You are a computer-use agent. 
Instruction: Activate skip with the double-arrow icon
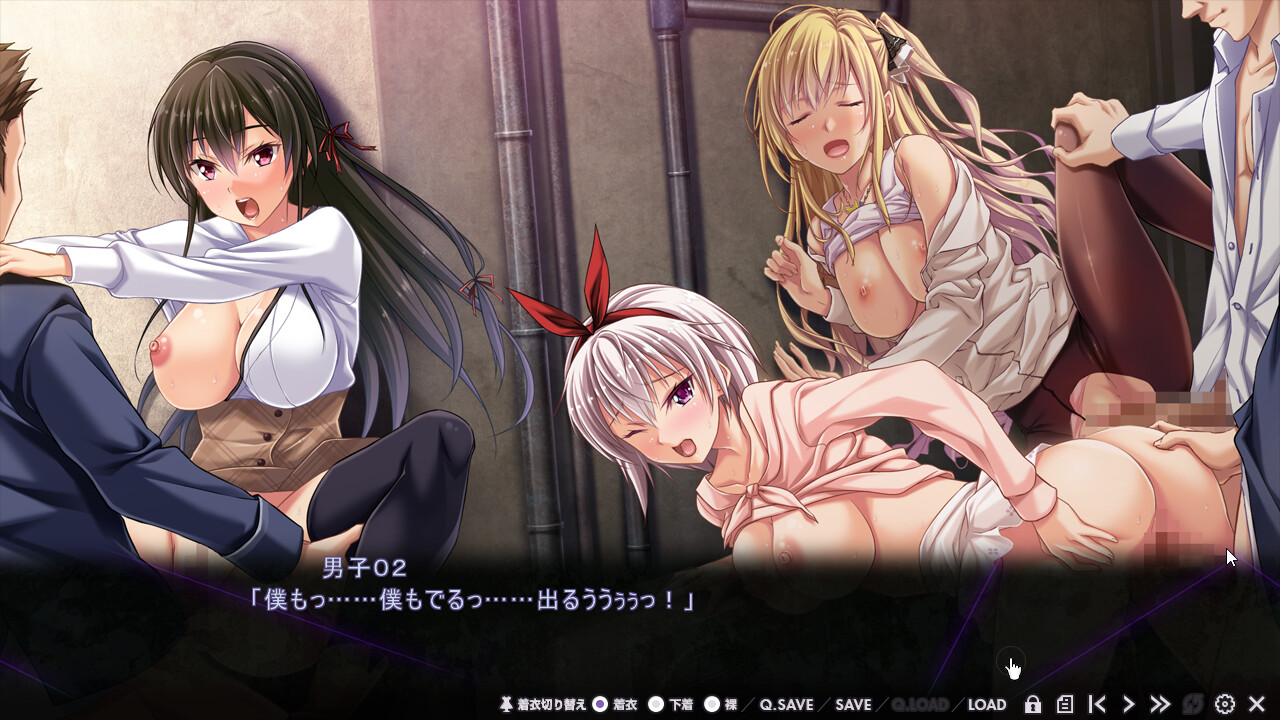point(1160,704)
